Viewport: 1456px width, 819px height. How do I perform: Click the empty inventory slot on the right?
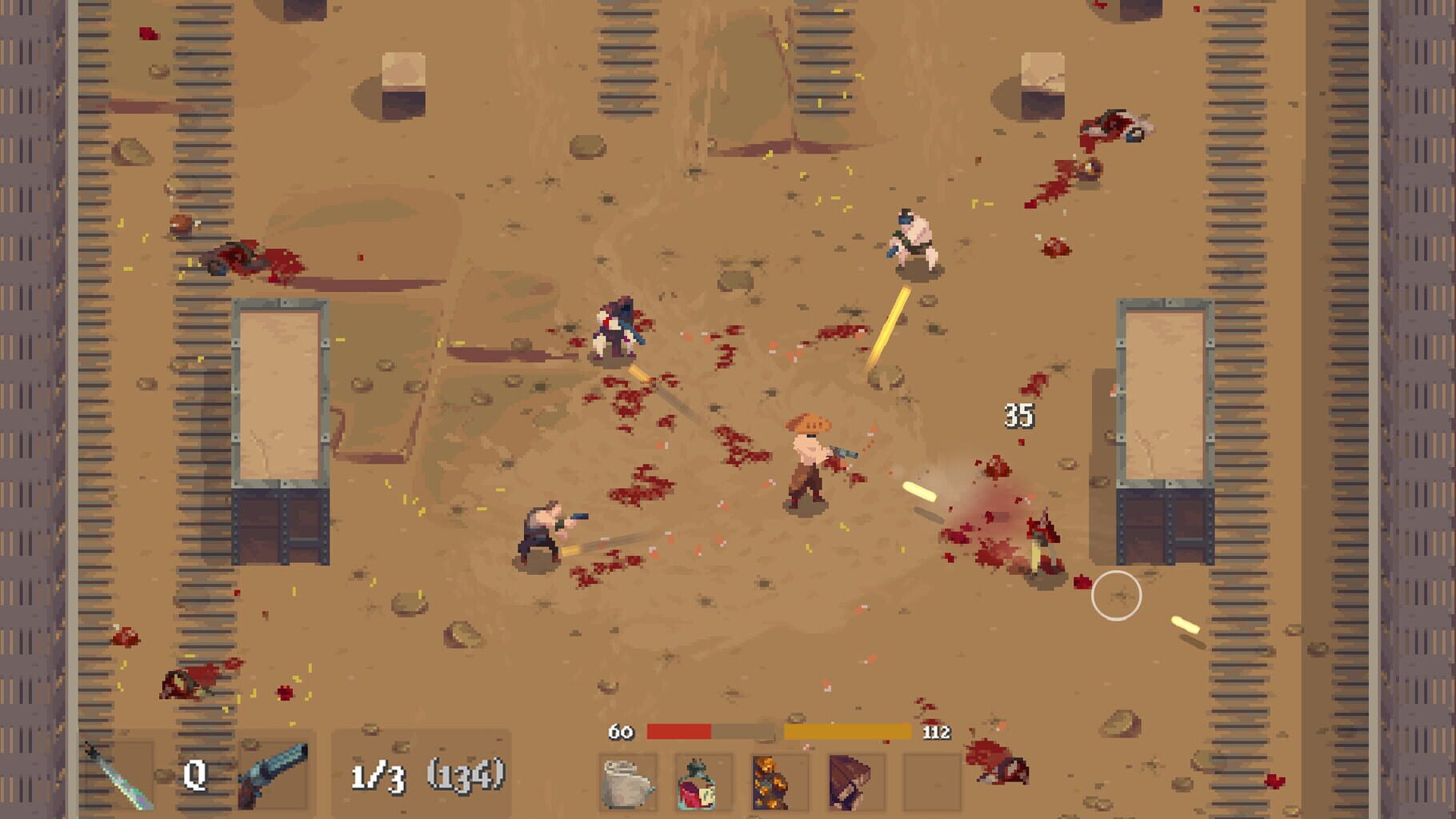click(925, 781)
